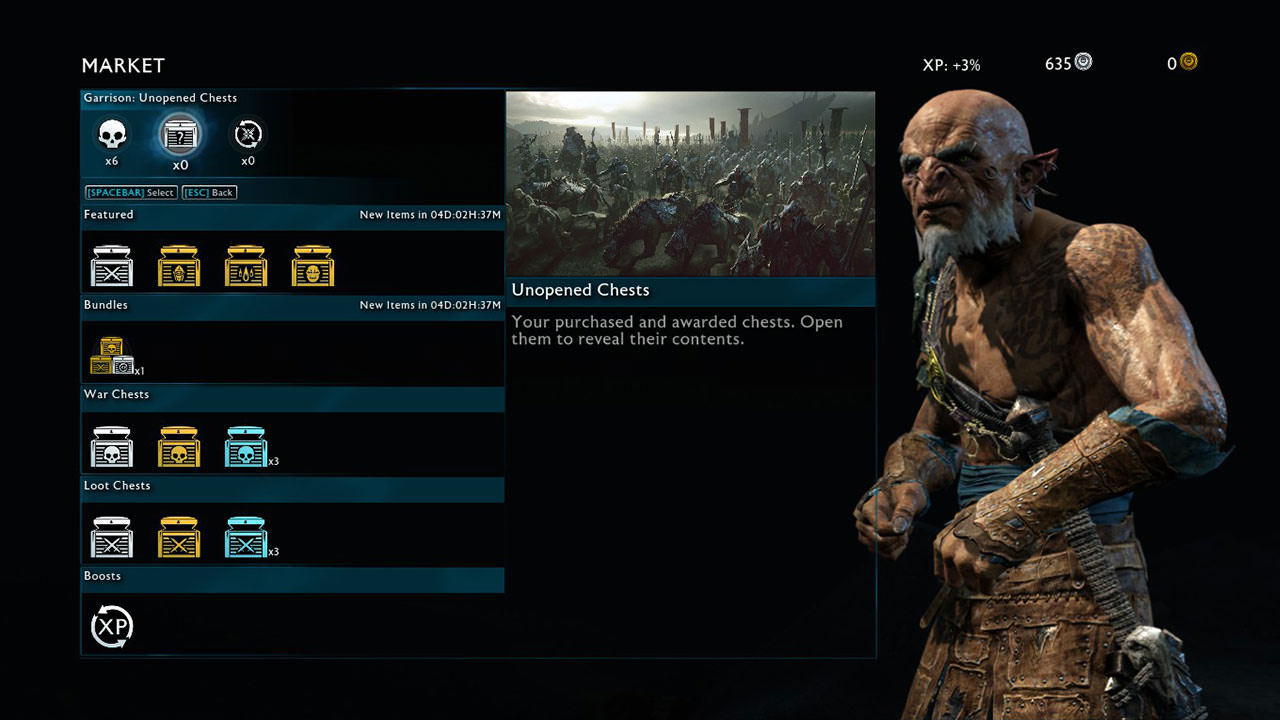Select the gold crossed-swords Loot Chest
The image size is (1280, 720).
(179, 537)
